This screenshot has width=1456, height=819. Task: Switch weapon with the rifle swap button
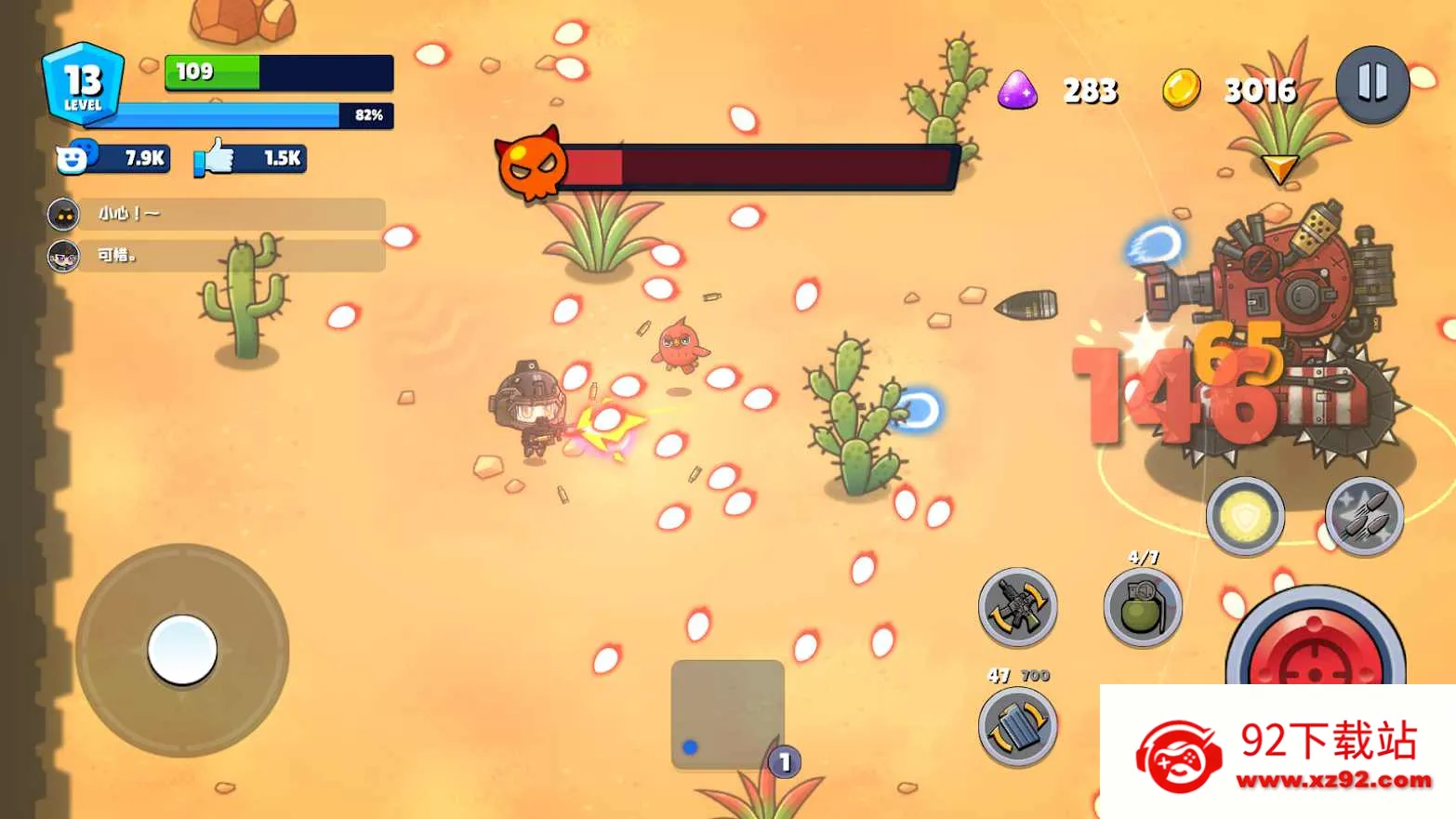1018,607
